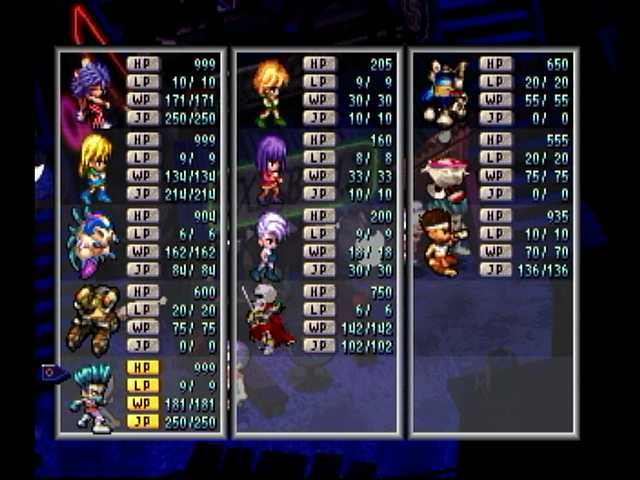Select the brown-haired fighter with 935 HP
This screenshot has height=480, width=640.
[x=440, y=242]
